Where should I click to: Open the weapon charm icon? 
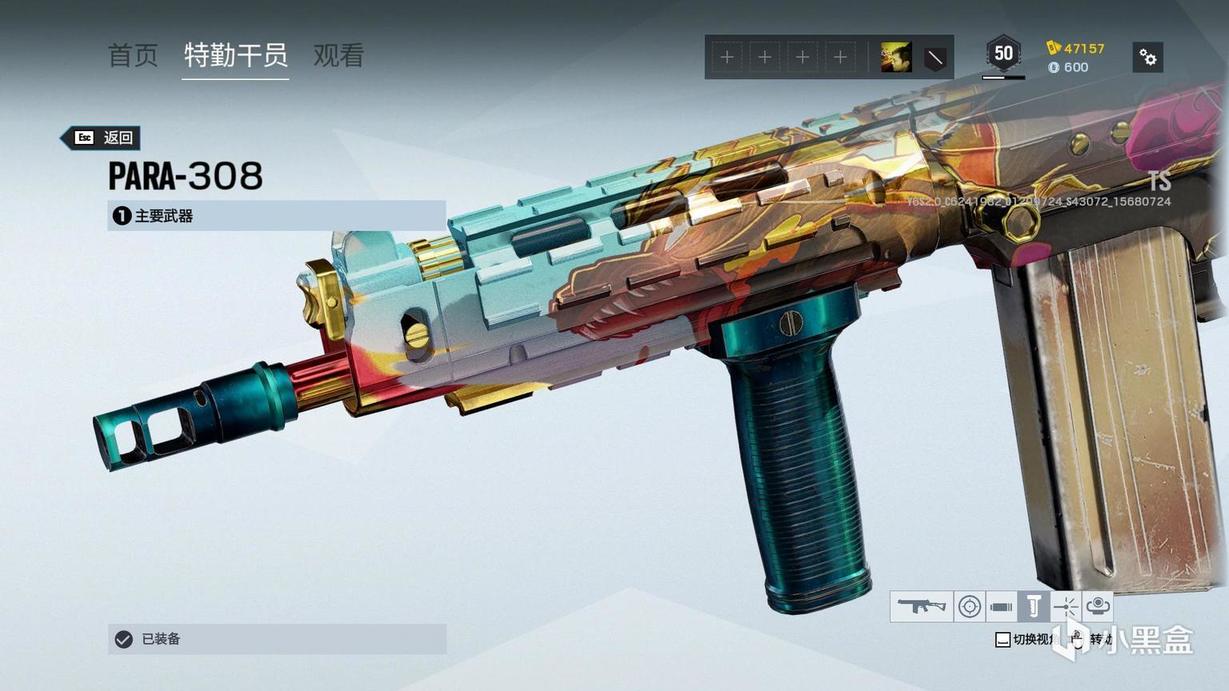(1098, 606)
